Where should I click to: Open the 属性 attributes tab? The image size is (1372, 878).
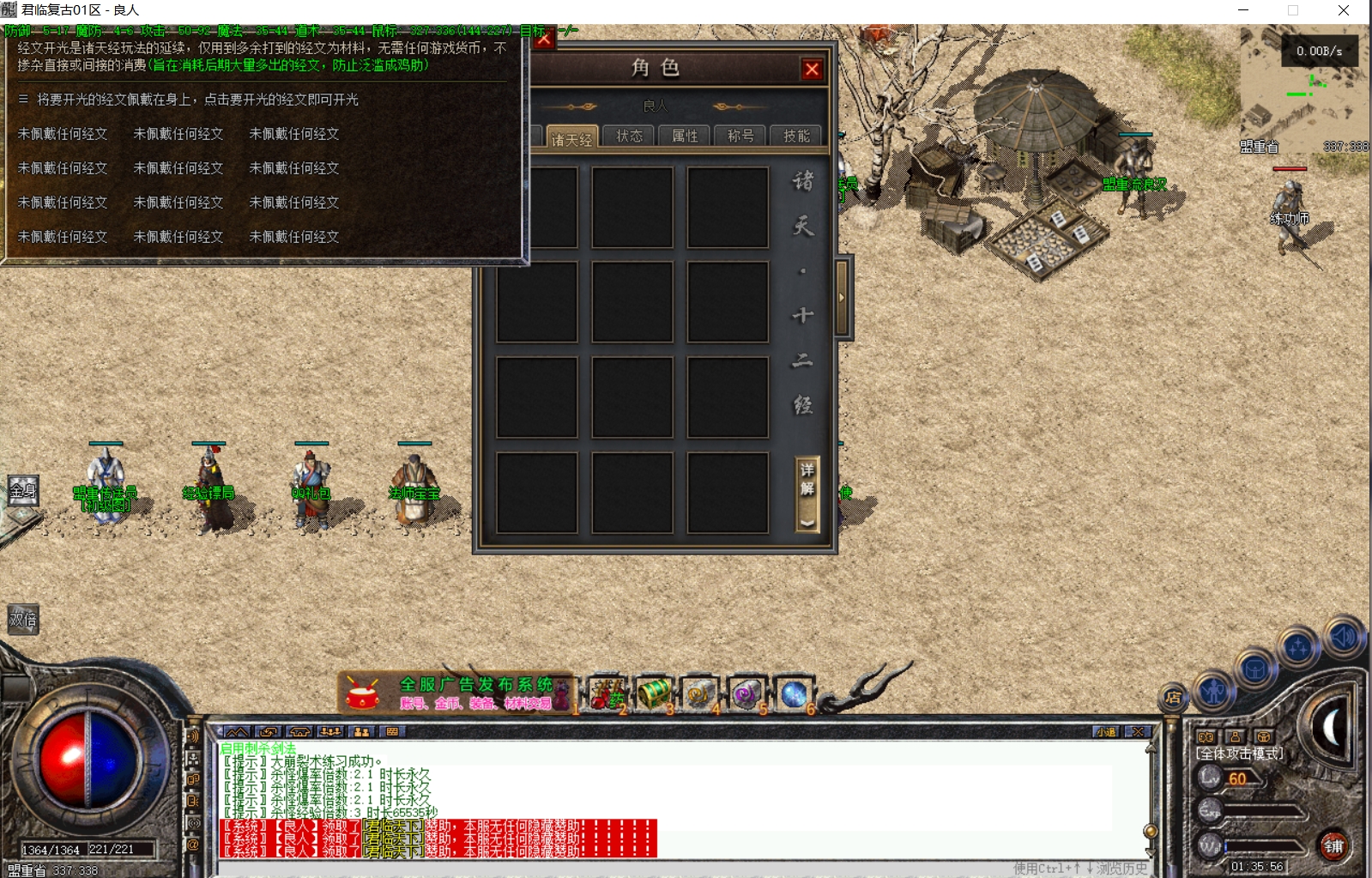[x=685, y=136]
